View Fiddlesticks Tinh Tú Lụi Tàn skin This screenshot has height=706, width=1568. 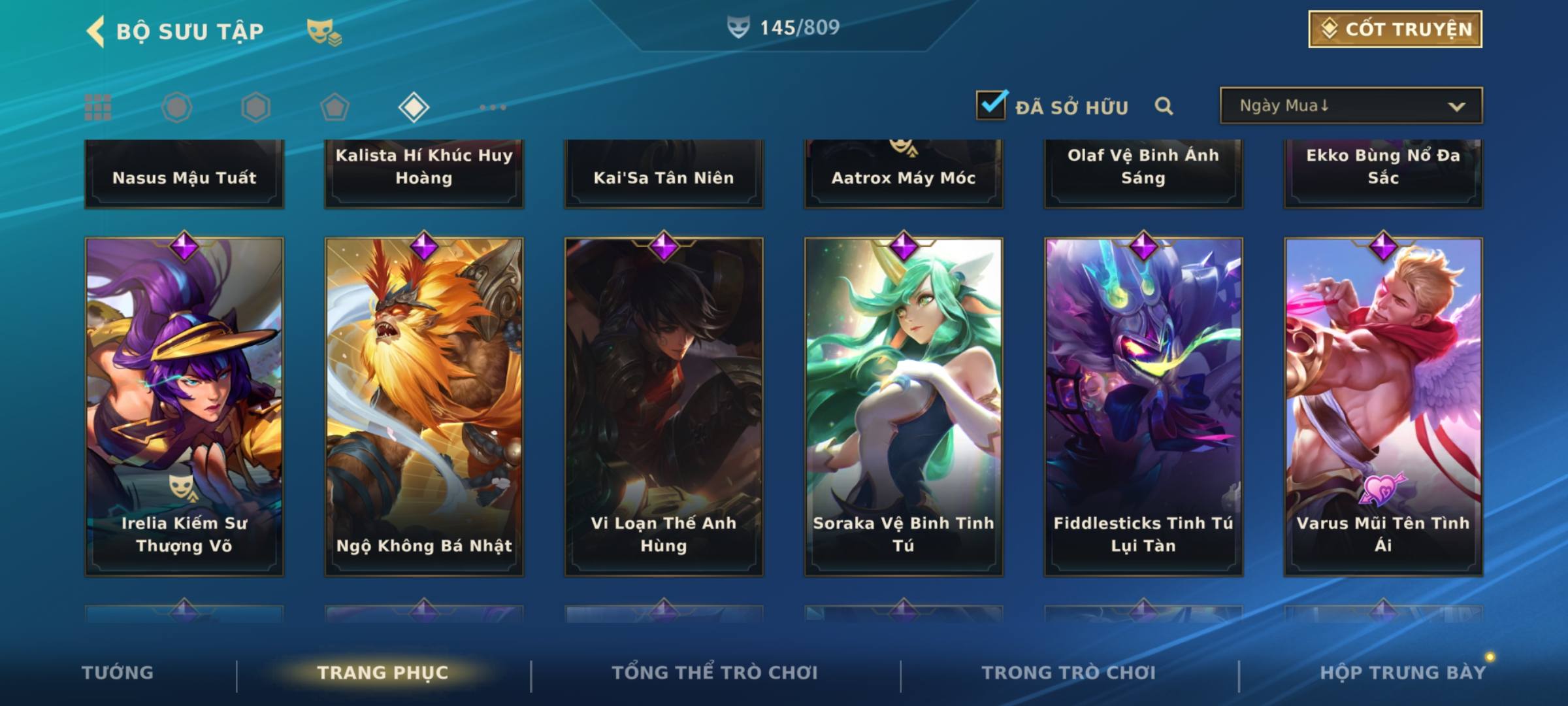[x=1143, y=405]
